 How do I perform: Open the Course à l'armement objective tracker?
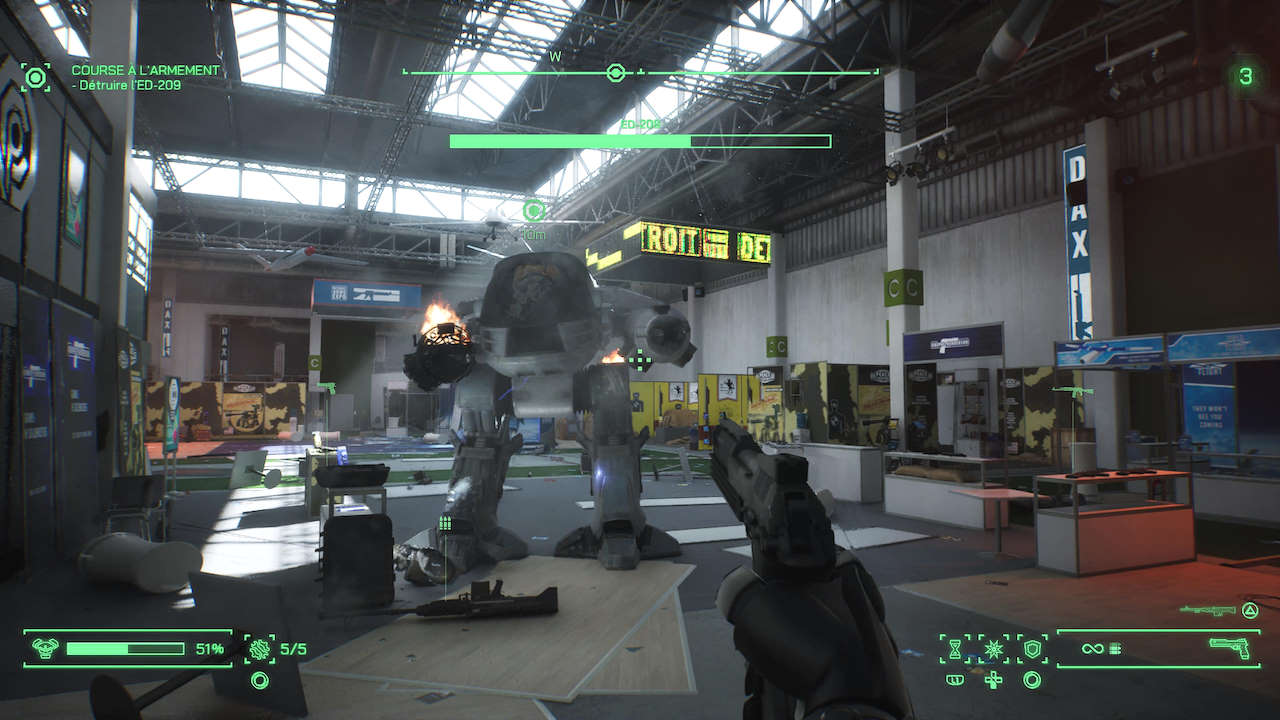coord(145,71)
